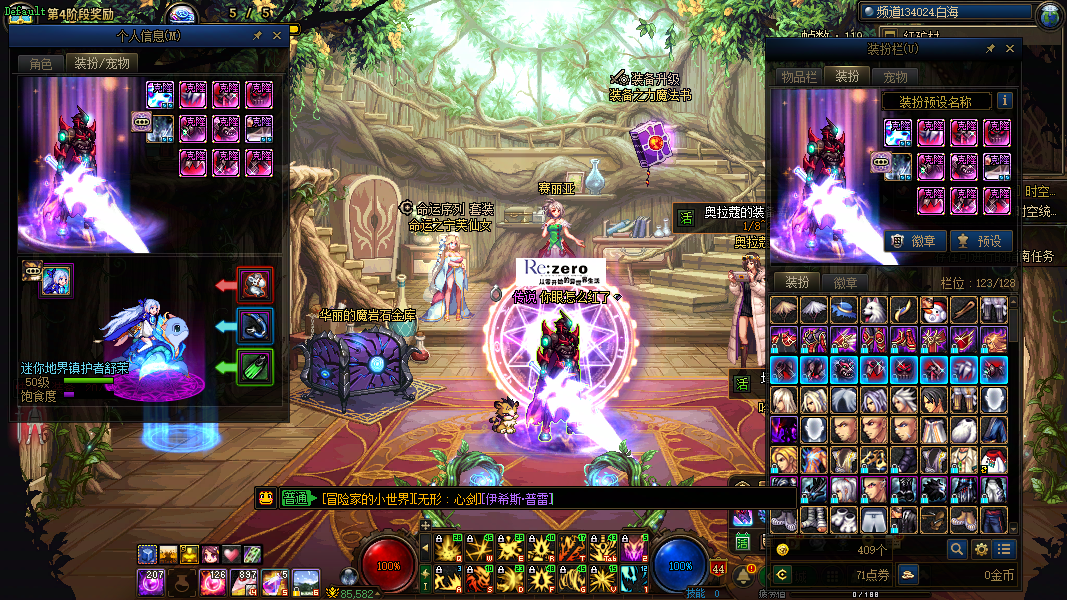The width and height of the screenshot is (1067, 600).
Task: Switch to the 角色 character tab
Action: pos(41,63)
